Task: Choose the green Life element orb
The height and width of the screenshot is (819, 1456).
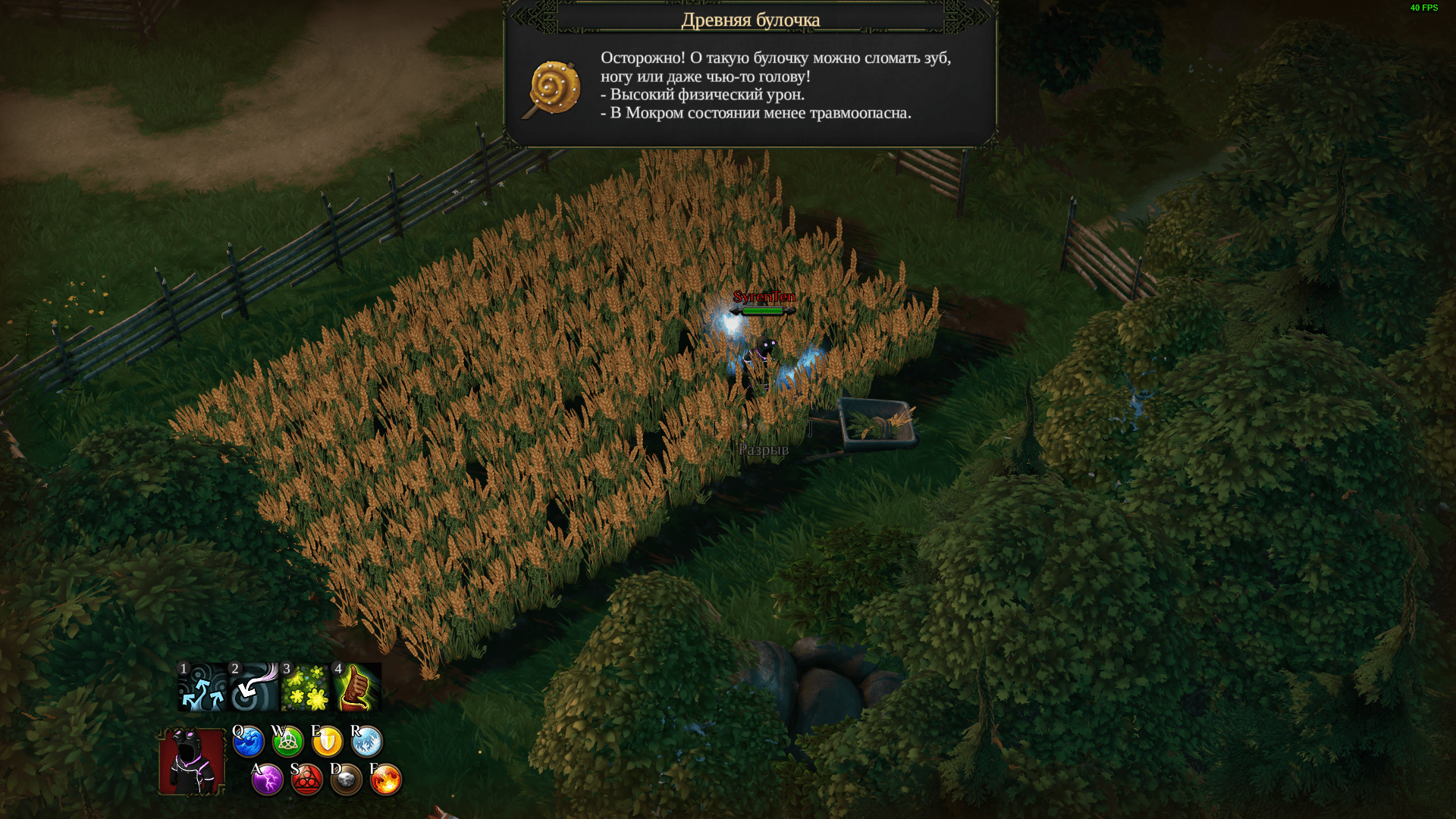Action: (287, 742)
